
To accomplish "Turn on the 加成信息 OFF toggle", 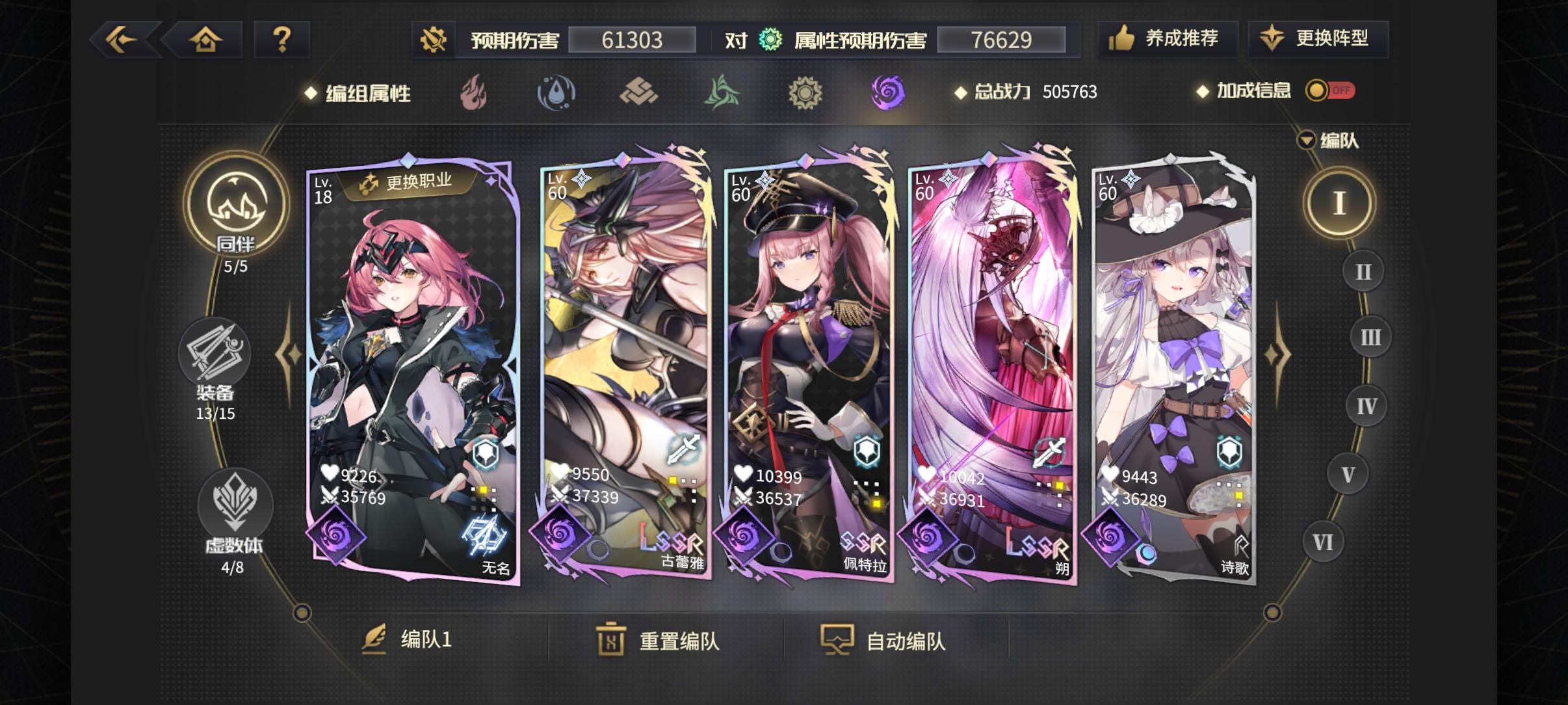I will (1331, 91).
